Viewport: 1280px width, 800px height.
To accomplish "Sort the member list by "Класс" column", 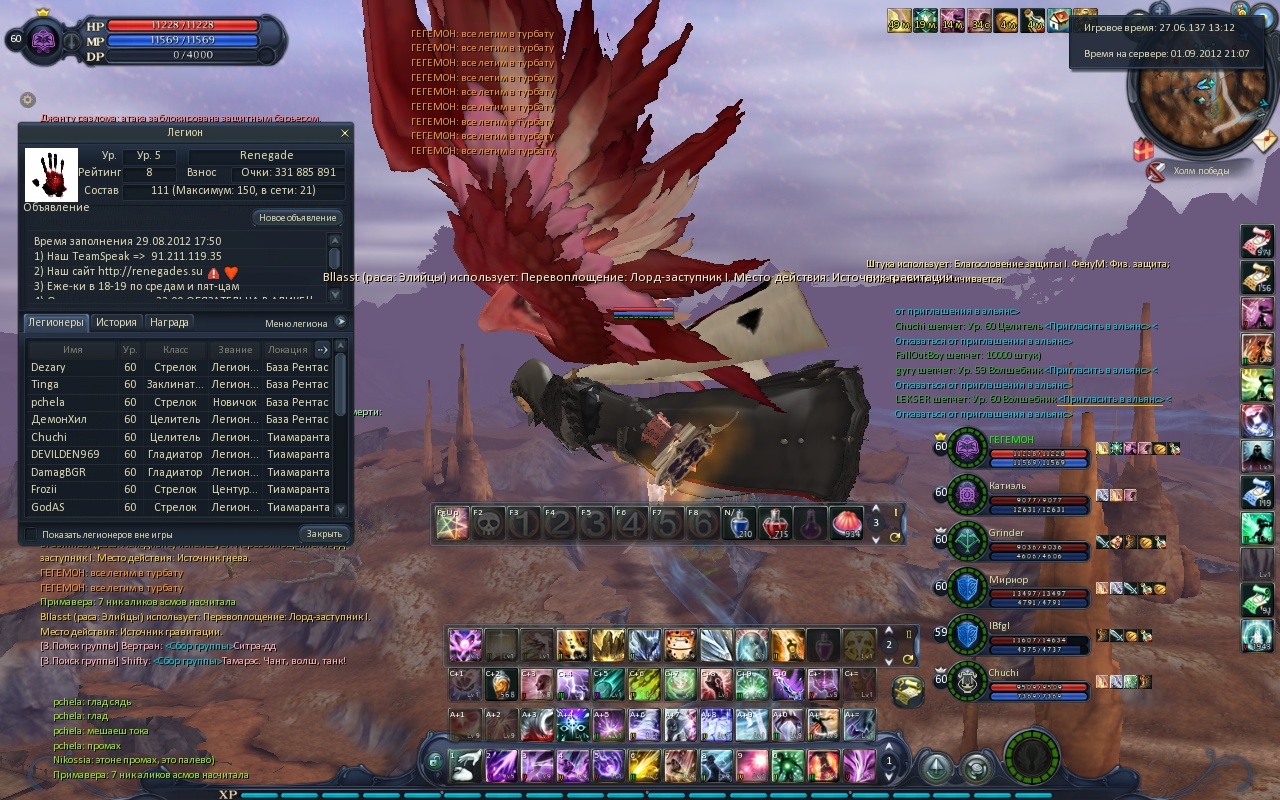I will point(167,350).
